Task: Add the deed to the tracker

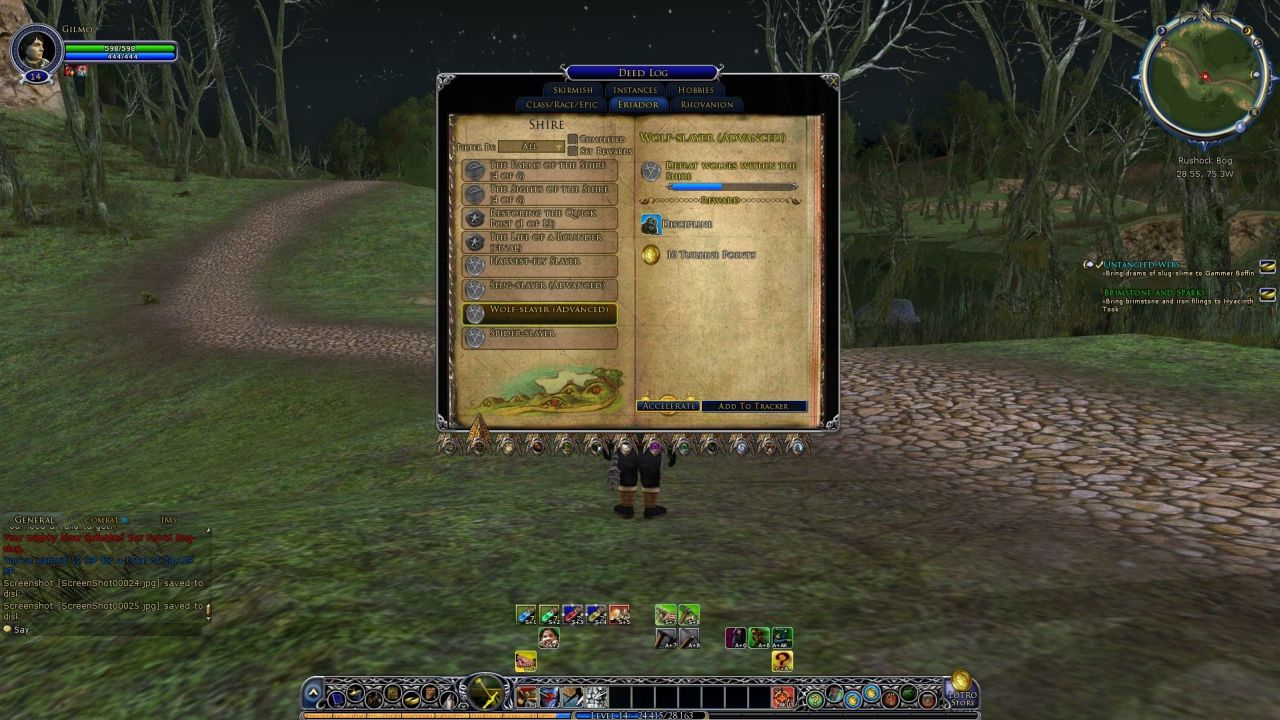Action: click(754, 406)
